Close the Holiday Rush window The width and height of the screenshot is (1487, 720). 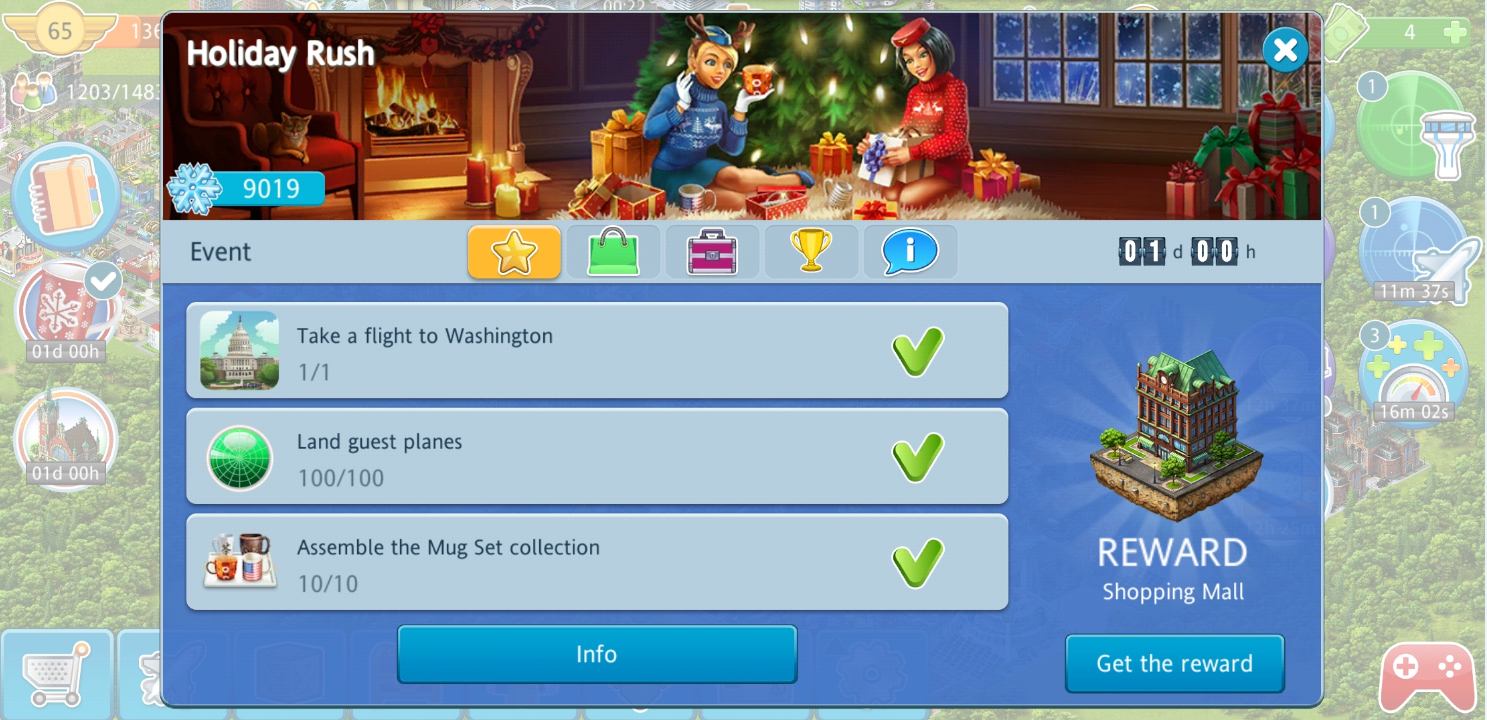point(1285,50)
